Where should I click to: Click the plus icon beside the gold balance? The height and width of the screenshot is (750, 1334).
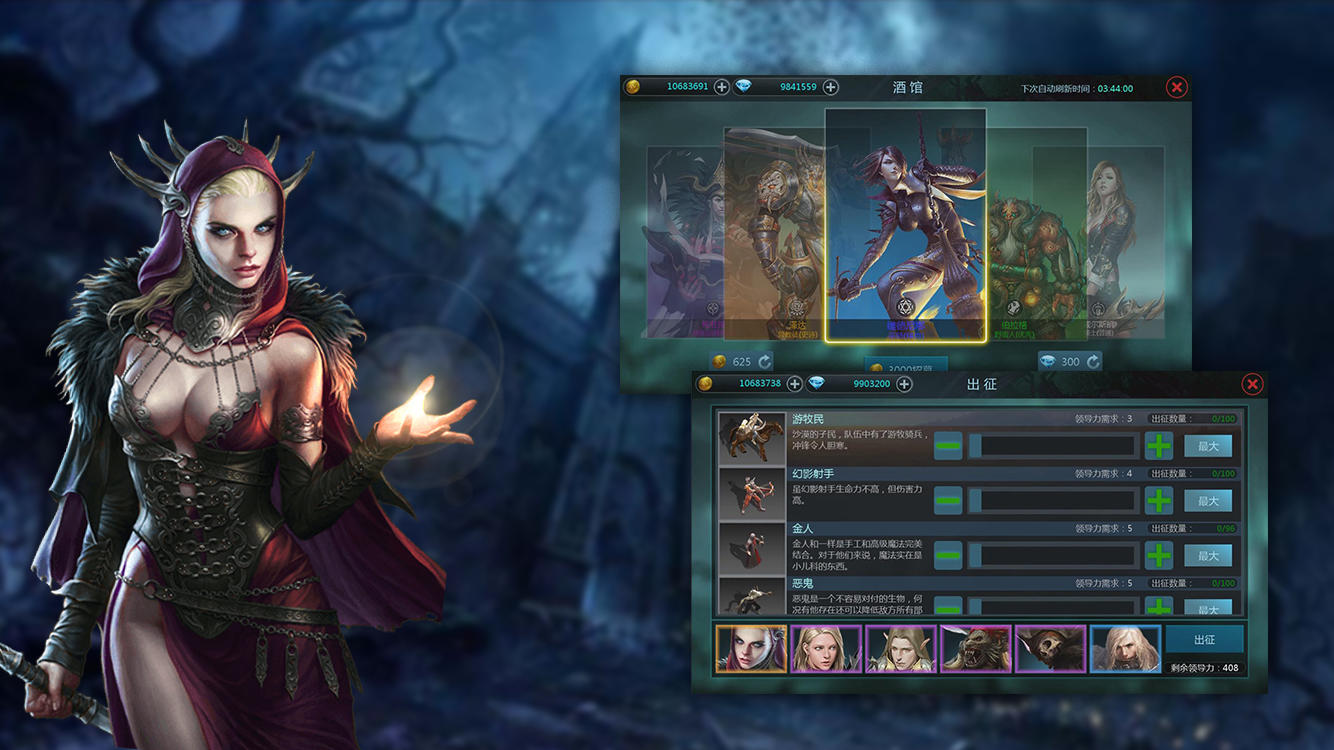(x=720, y=87)
